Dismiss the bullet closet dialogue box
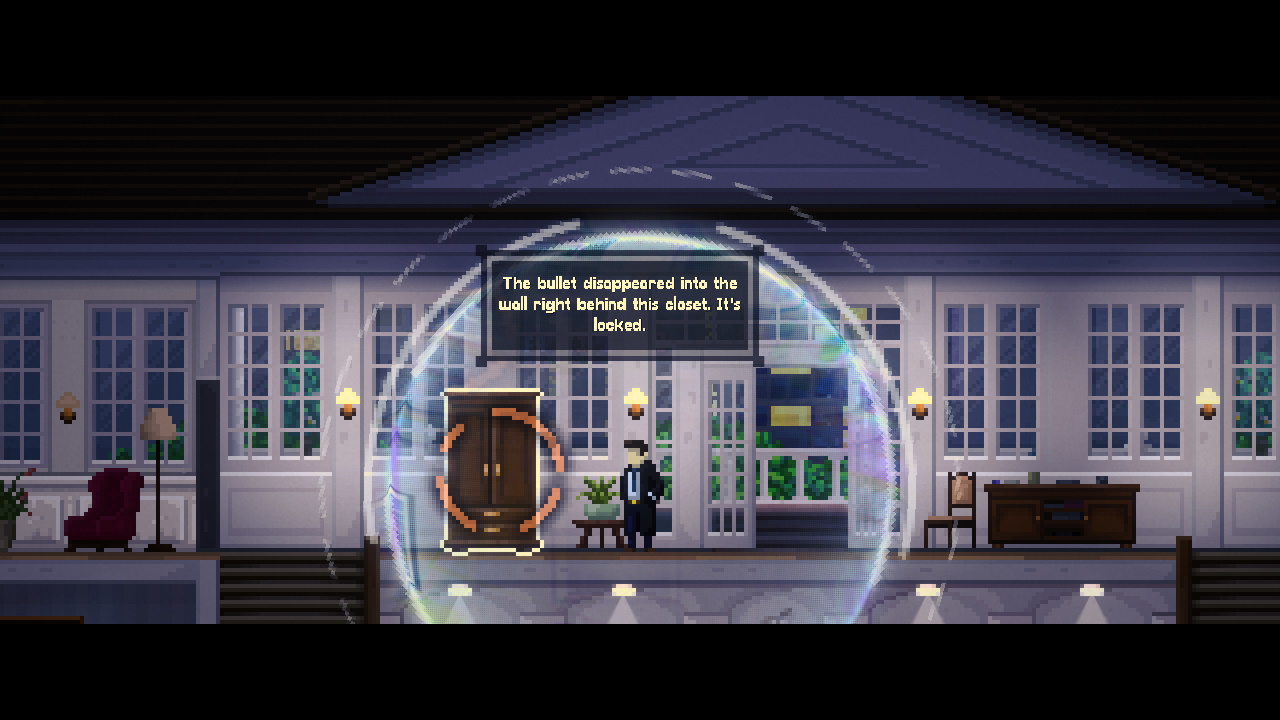Viewport: 1280px width, 720px height. tap(619, 304)
